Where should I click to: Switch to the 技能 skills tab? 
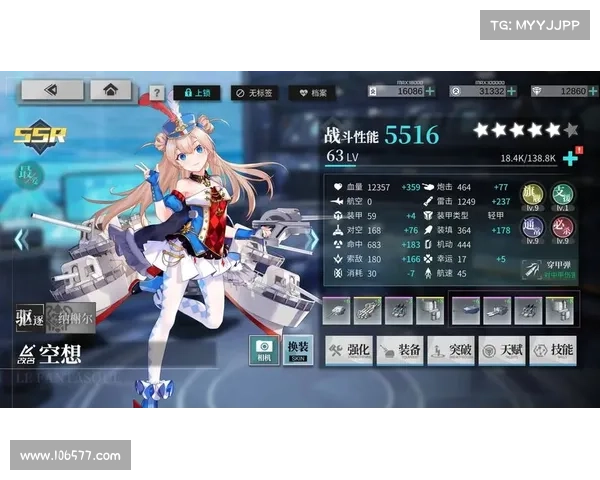point(553,350)
